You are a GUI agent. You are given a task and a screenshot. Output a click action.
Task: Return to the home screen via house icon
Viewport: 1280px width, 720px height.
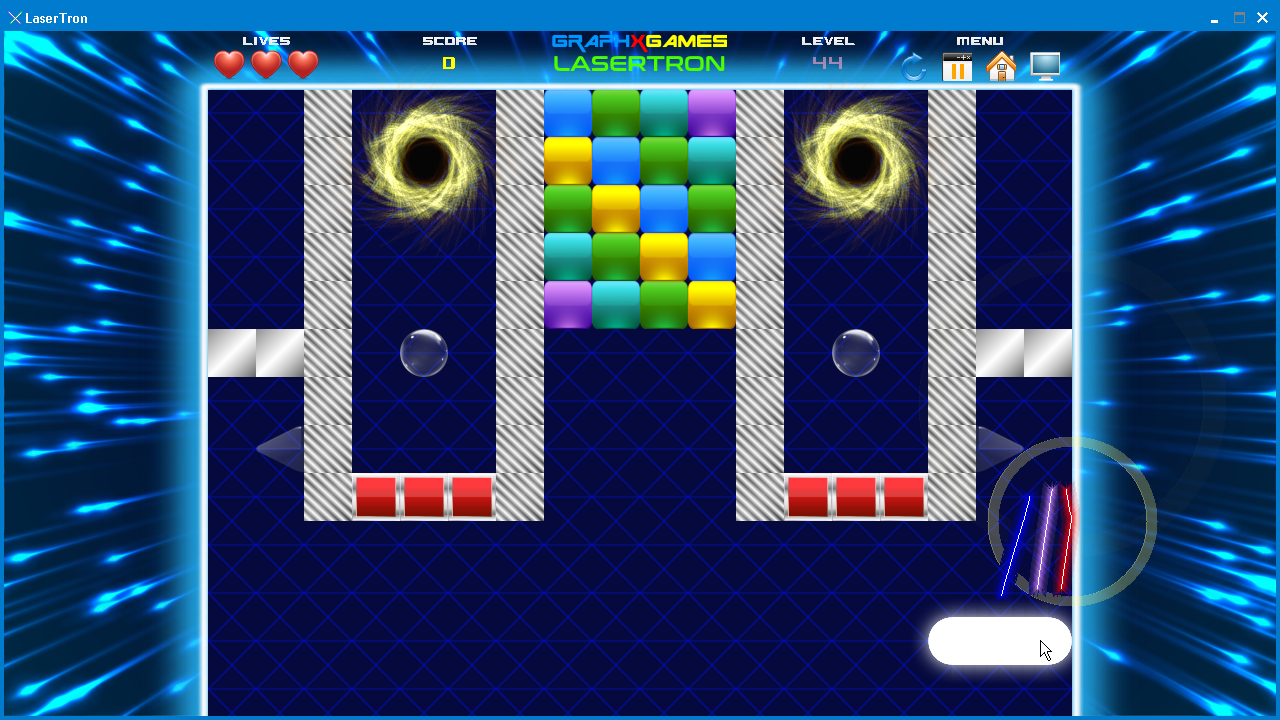click(x=1001, y=67)
